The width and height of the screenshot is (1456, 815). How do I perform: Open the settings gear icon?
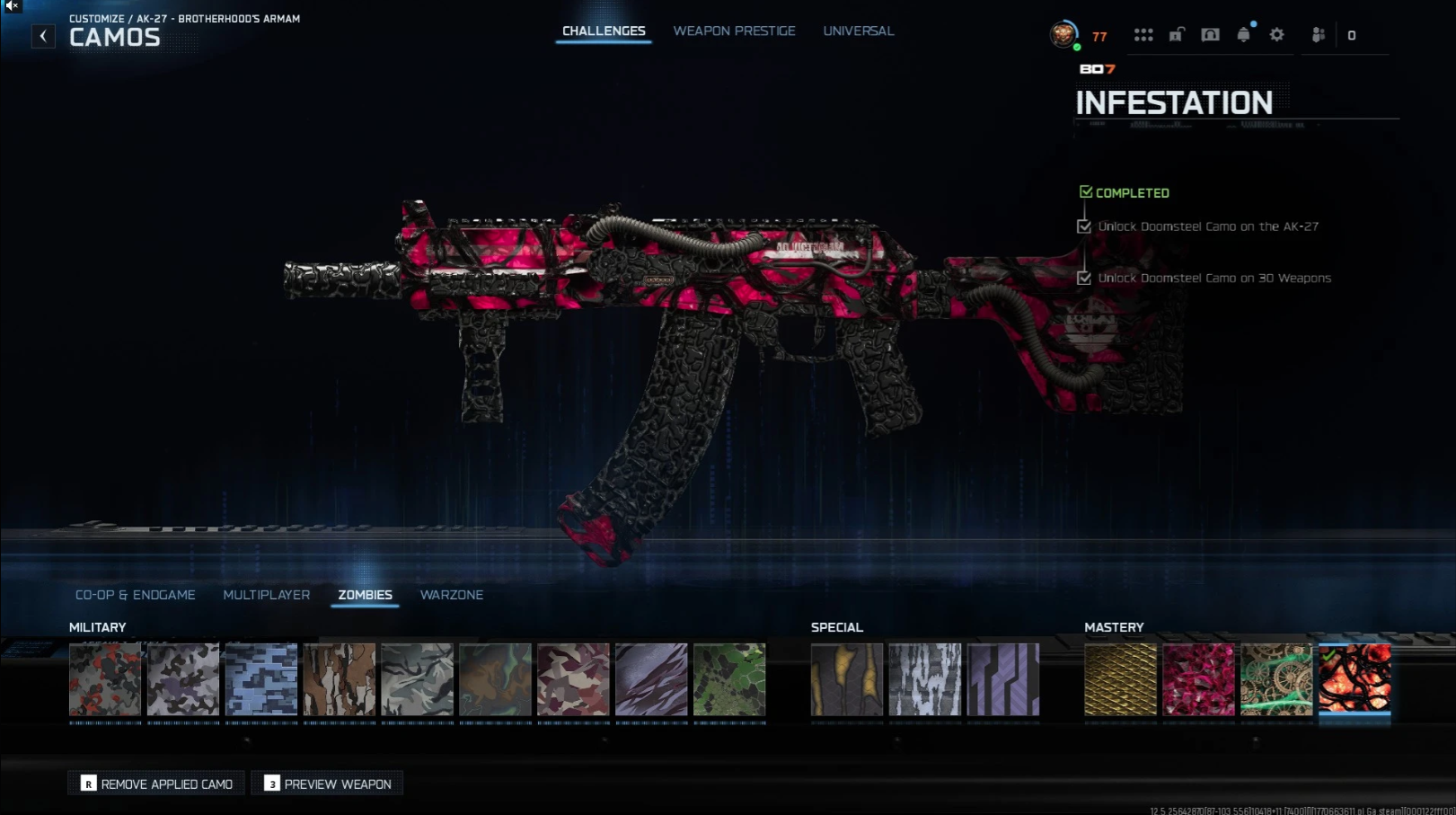pos(1276,35)
